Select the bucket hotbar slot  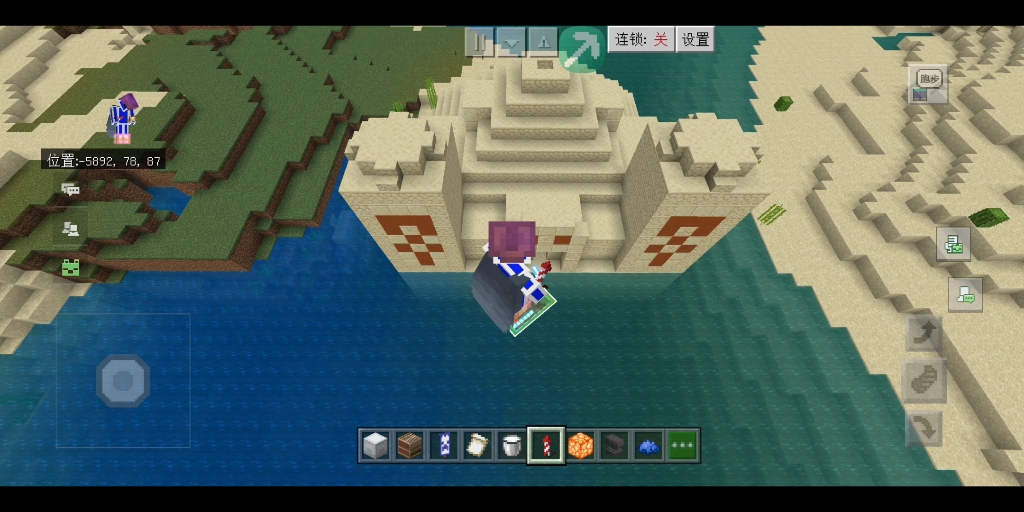click(512, 445)
